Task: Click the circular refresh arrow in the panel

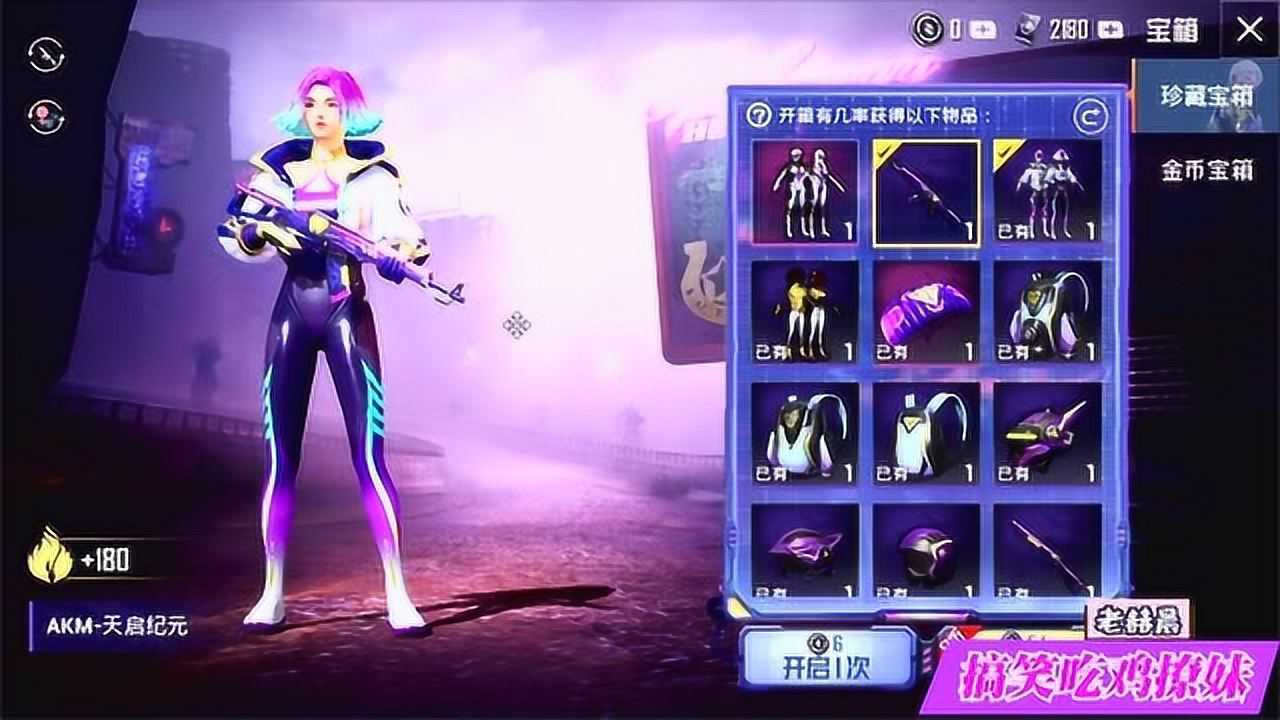Action: (x=1090, y=117)
